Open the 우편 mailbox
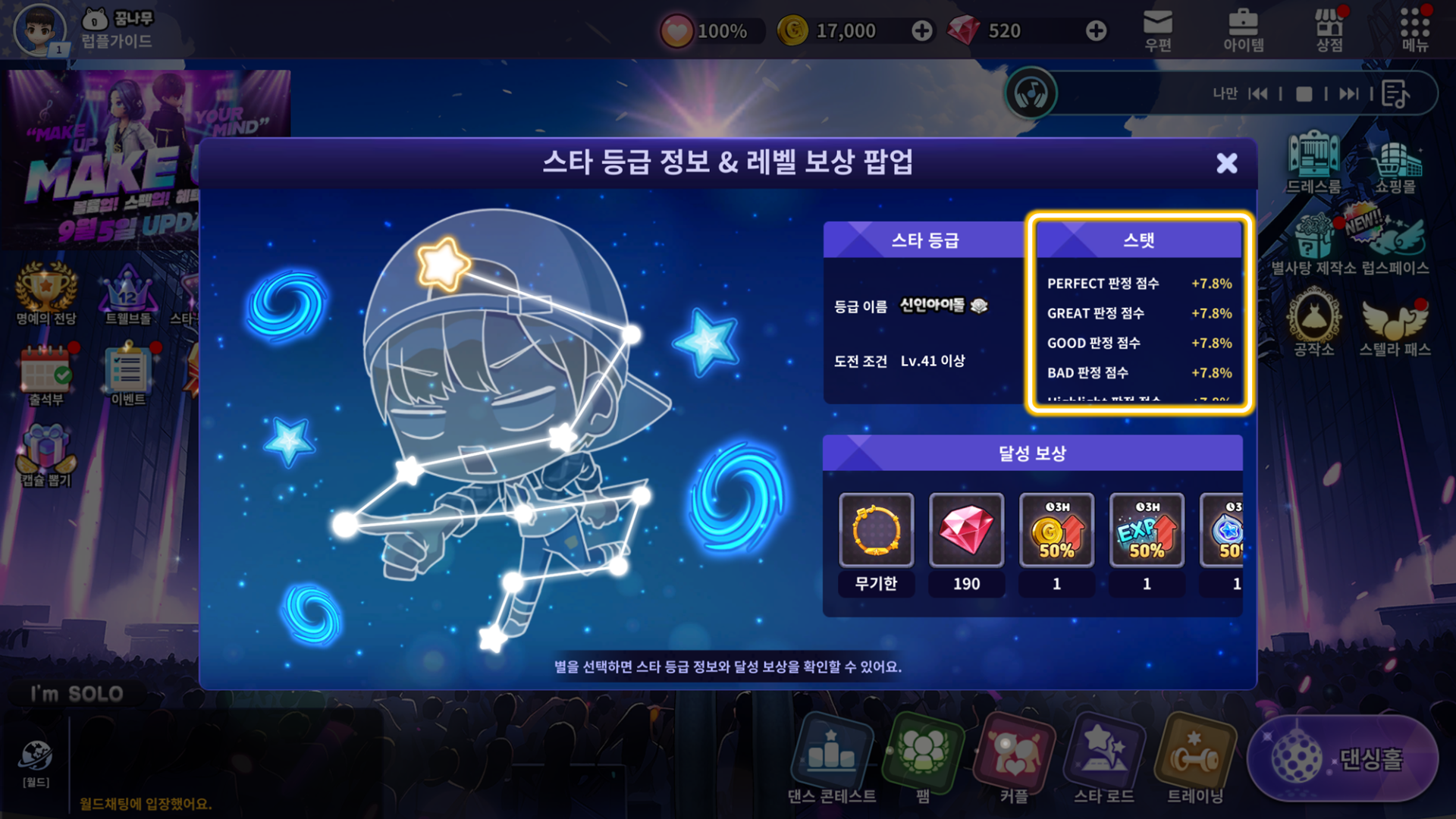Viewport: 1456px width, 819px height. tap(1158, 30)
